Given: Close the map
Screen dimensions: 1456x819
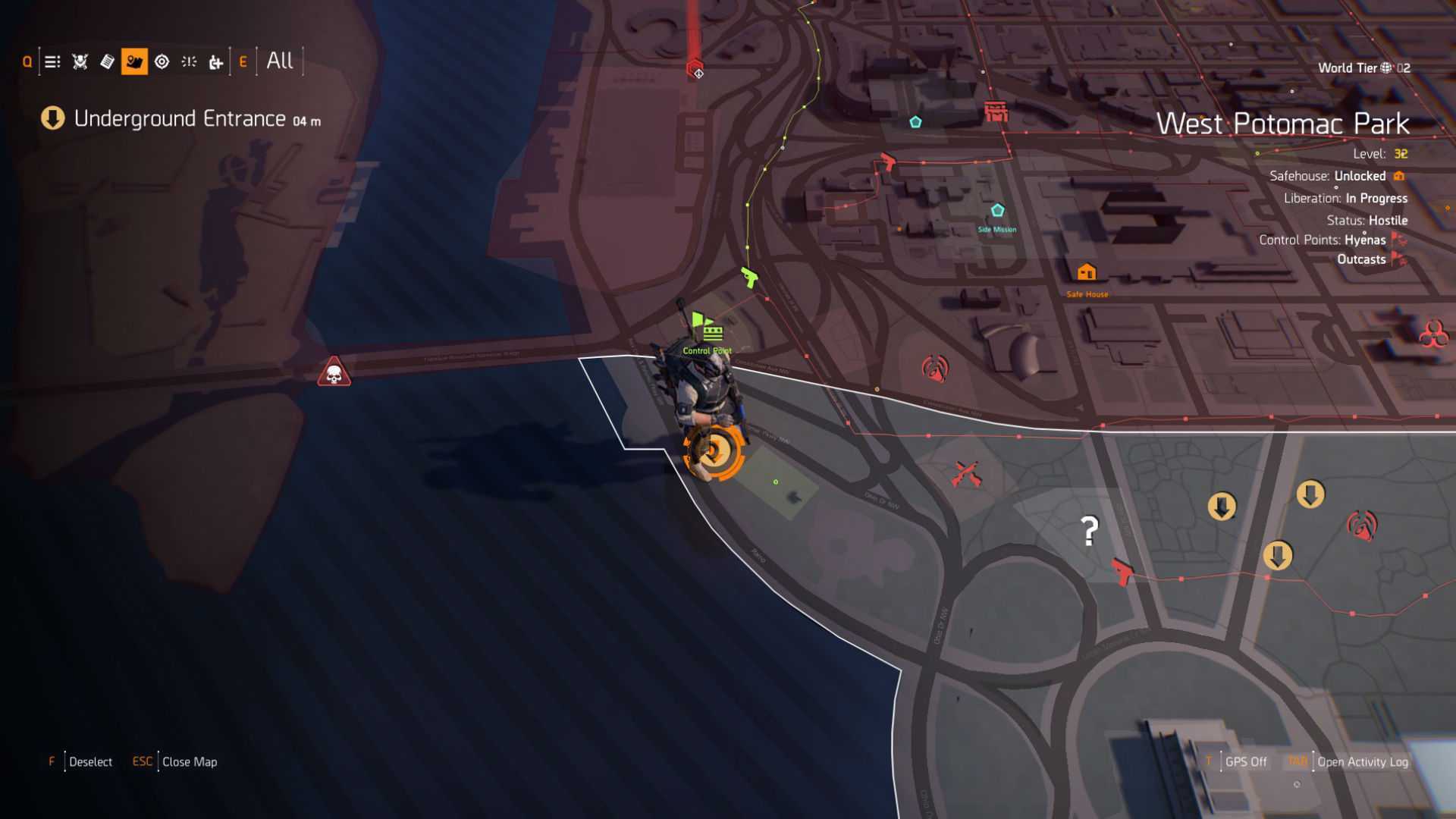Looking at the screenshot, I should (189, 761).
